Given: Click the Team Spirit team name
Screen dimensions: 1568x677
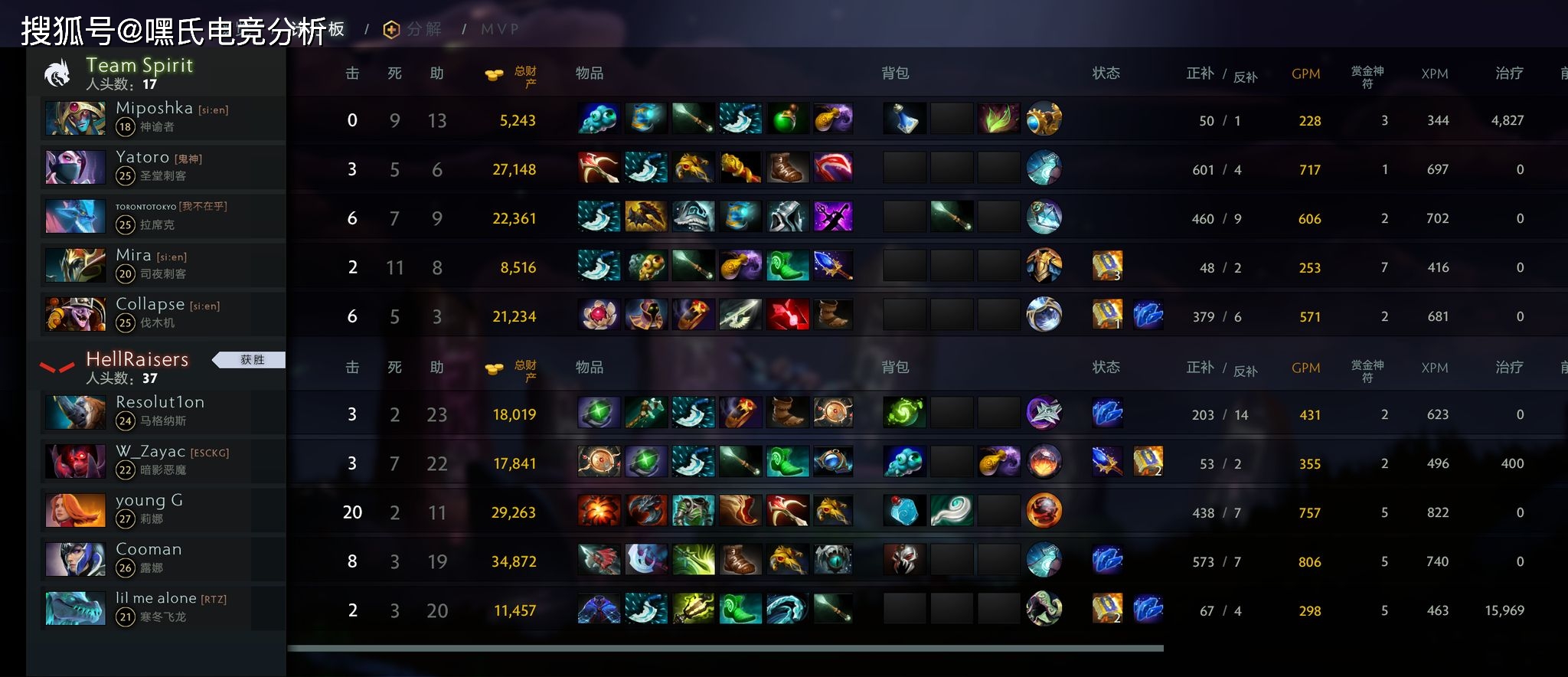Looking at the screenshot, I should coord(139,65).
